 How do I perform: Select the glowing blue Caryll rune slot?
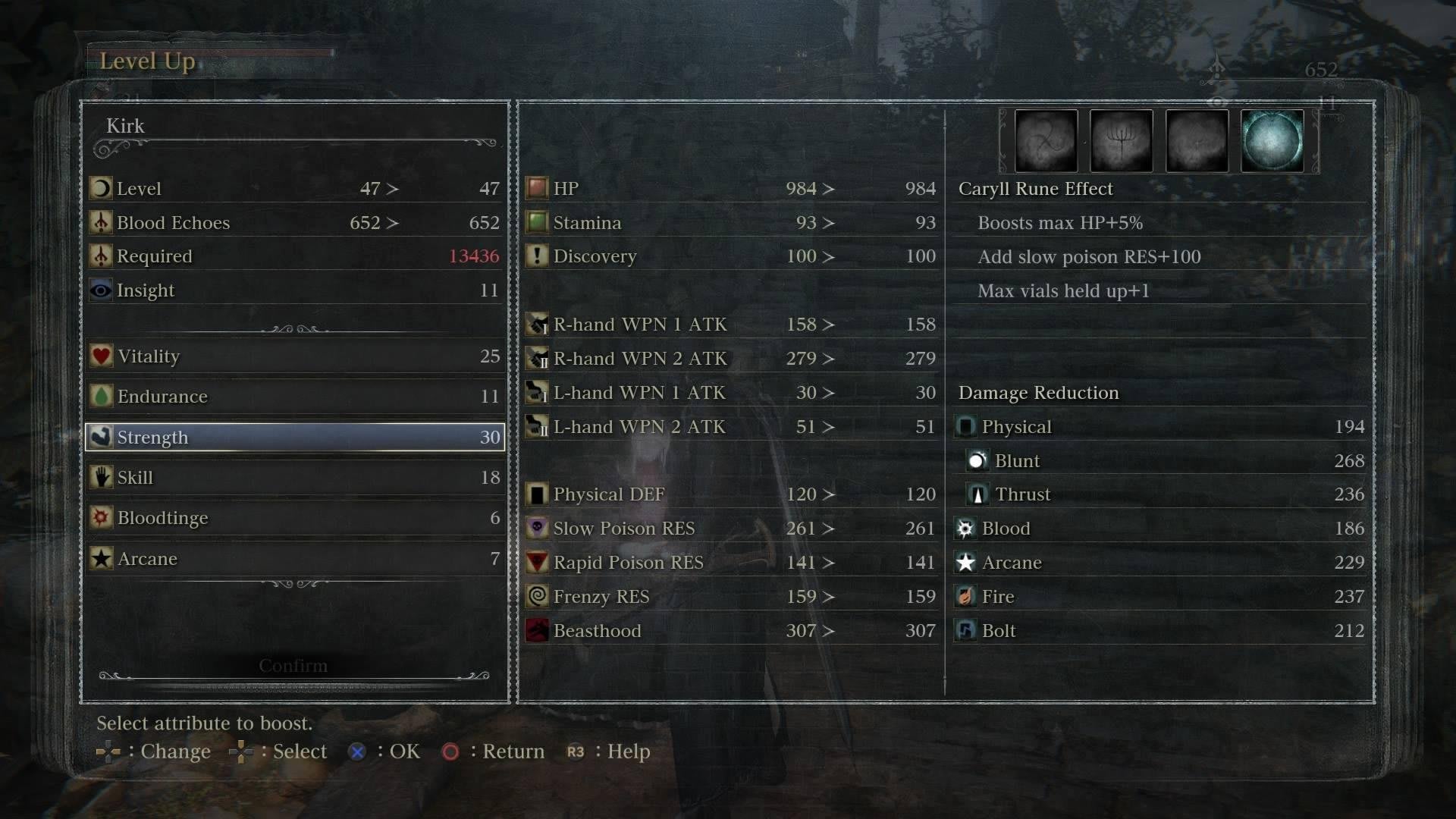coord(1272,141)
